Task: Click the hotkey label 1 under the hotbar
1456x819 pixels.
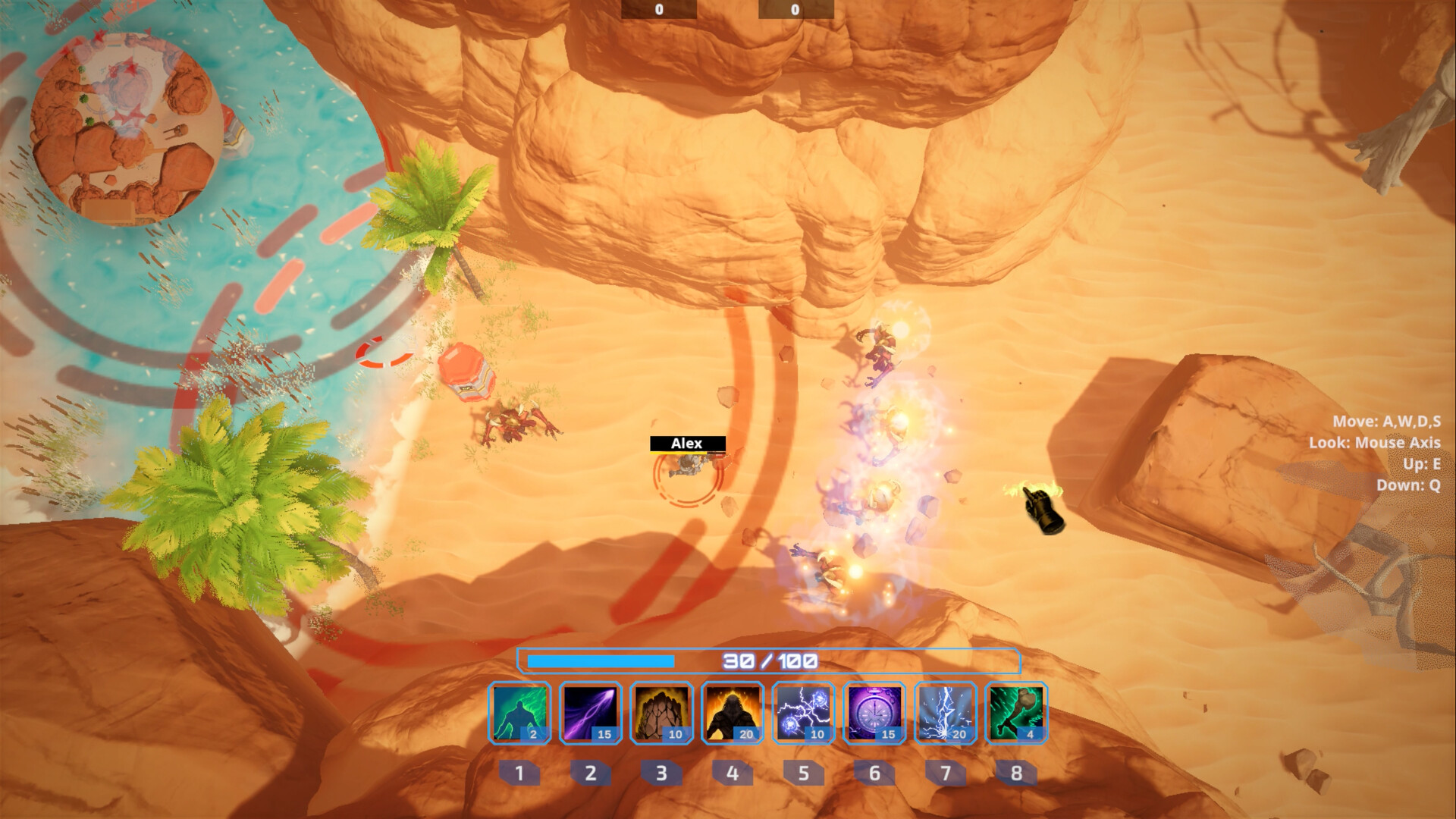Action: 519,773
